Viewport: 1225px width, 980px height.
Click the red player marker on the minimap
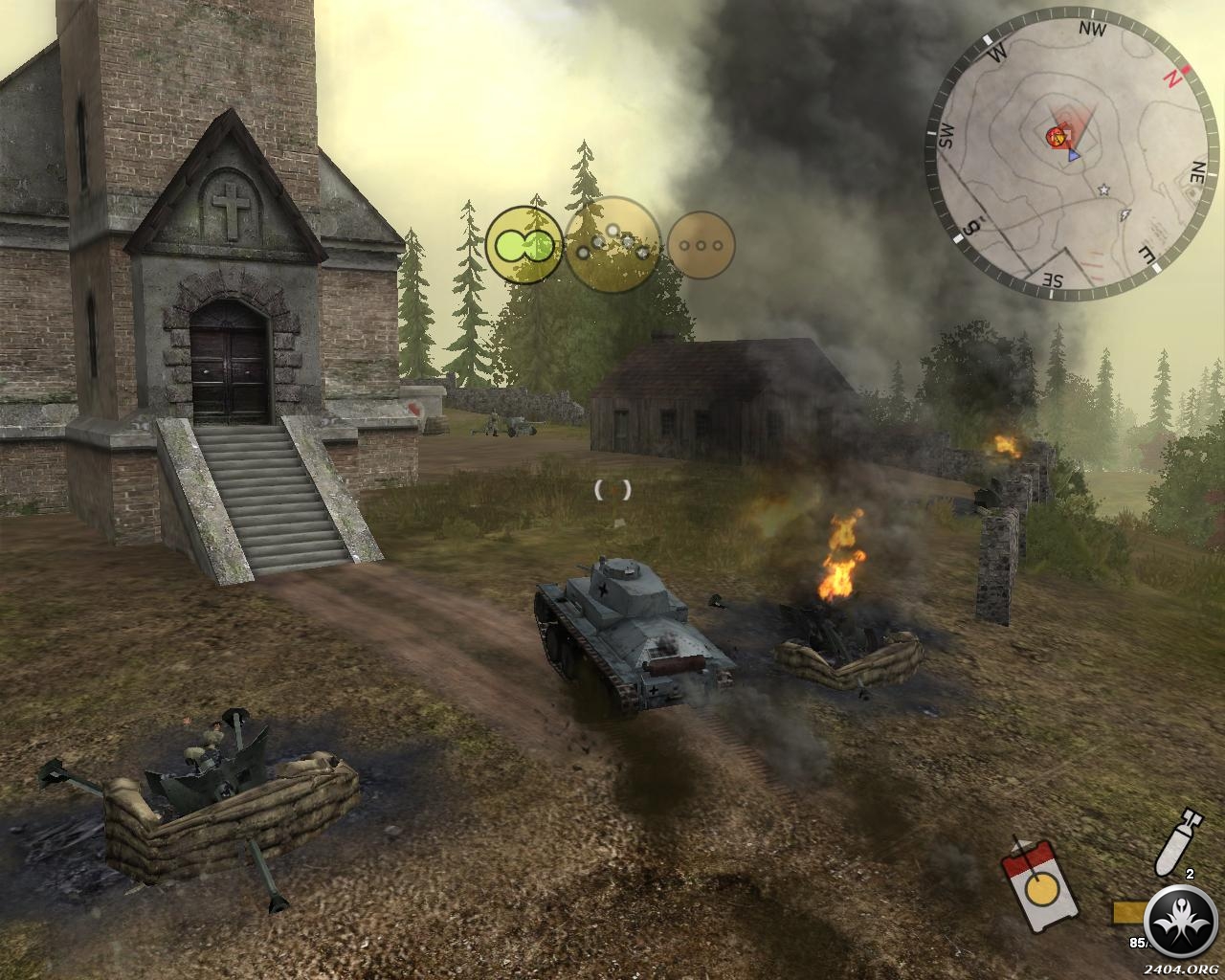click(x=1058, y=137)
